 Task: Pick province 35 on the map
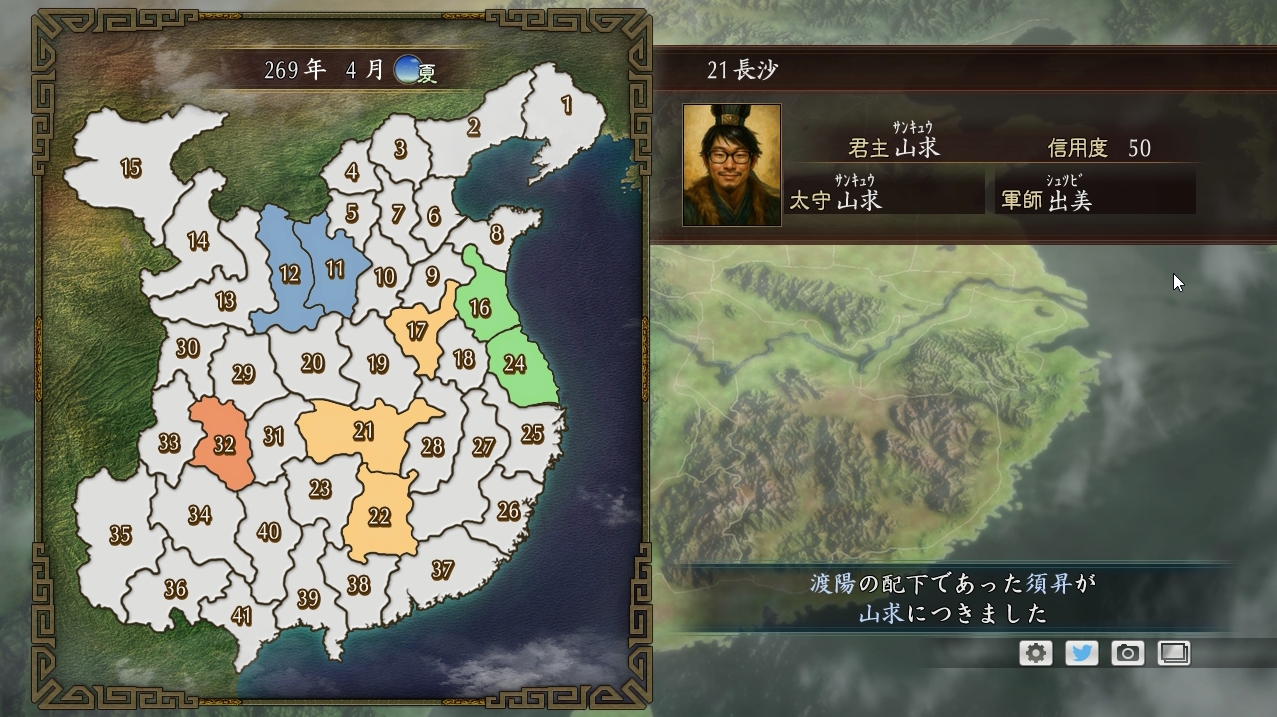[x=120, y=535]
